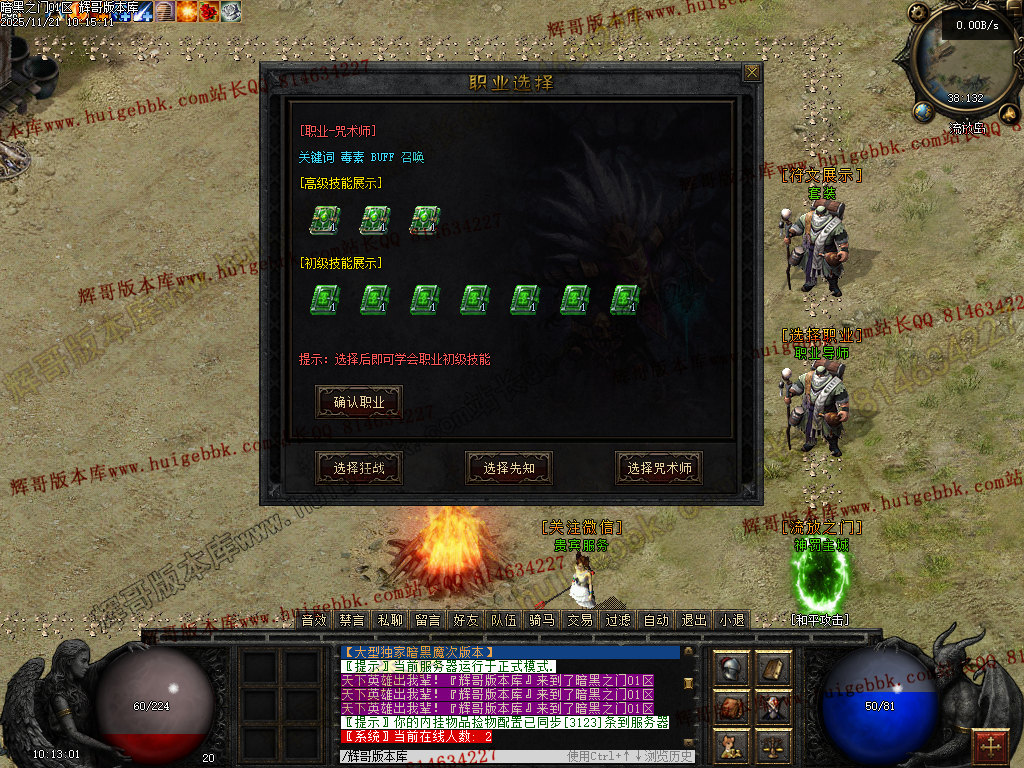Open the 好友 friends list
This screenshot has width=1024, height=768.
pos(466,620)
